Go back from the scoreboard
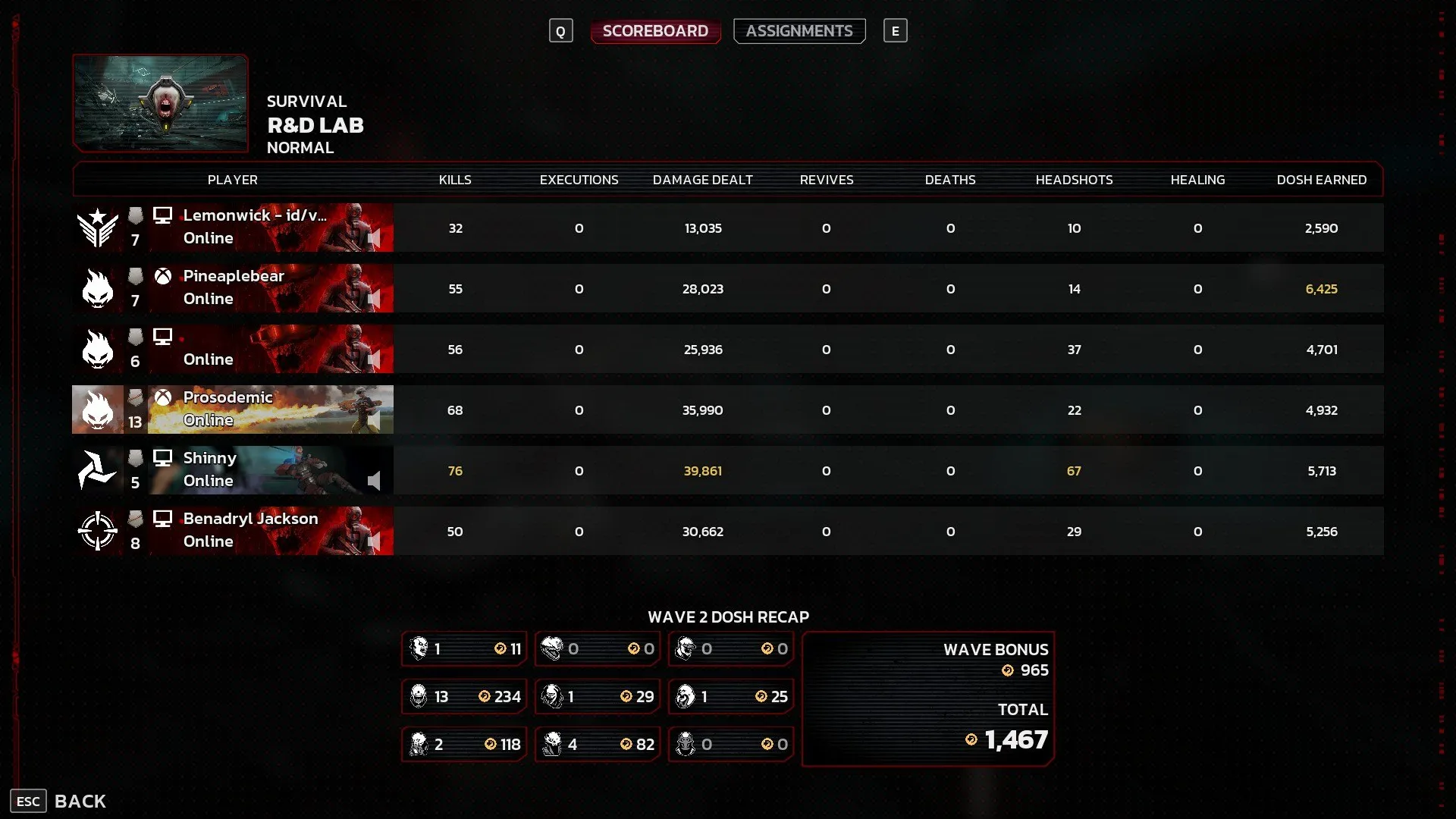 tap(59, 801)
